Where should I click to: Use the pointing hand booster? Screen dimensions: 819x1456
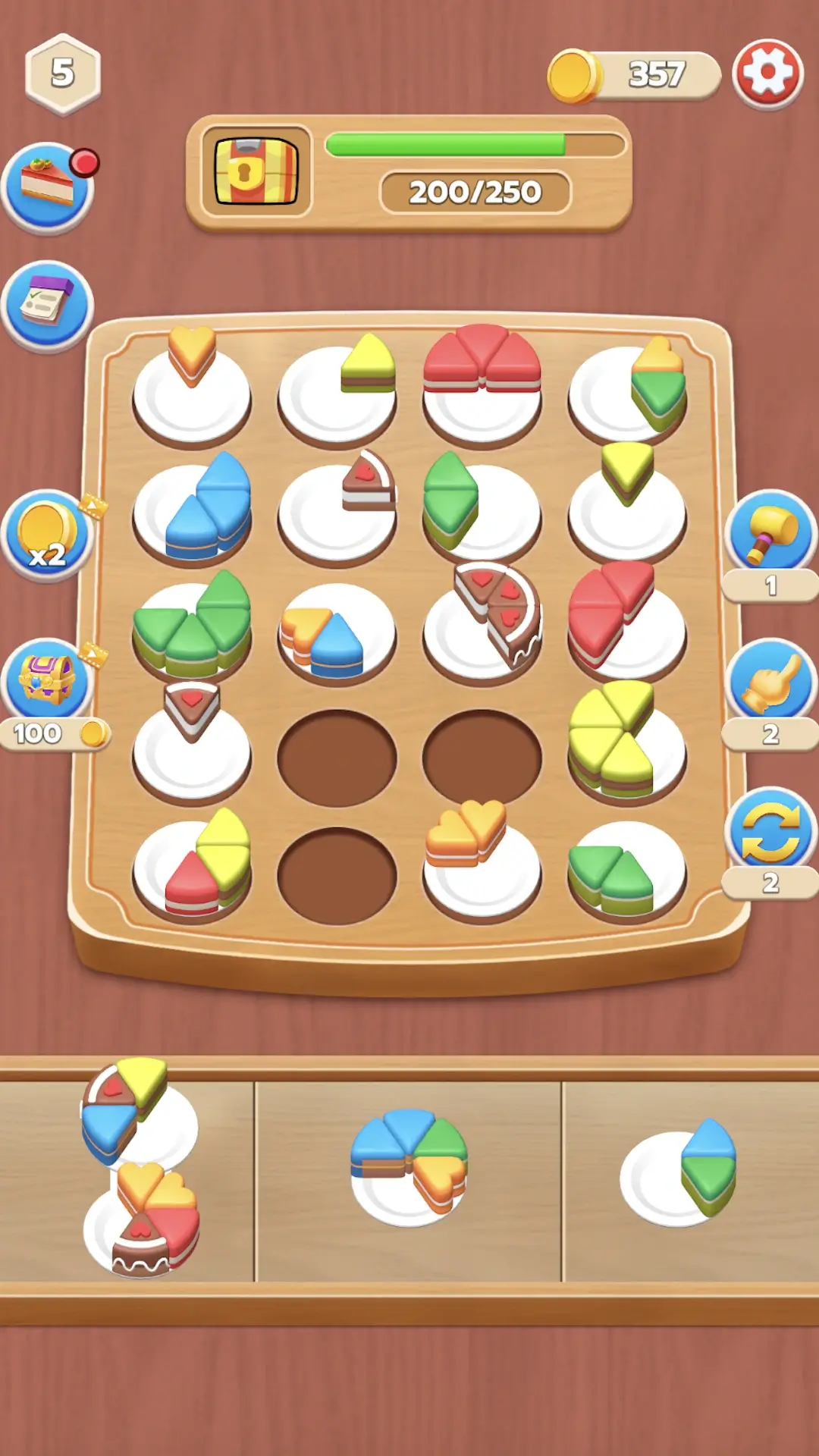(x=770, y=682)
